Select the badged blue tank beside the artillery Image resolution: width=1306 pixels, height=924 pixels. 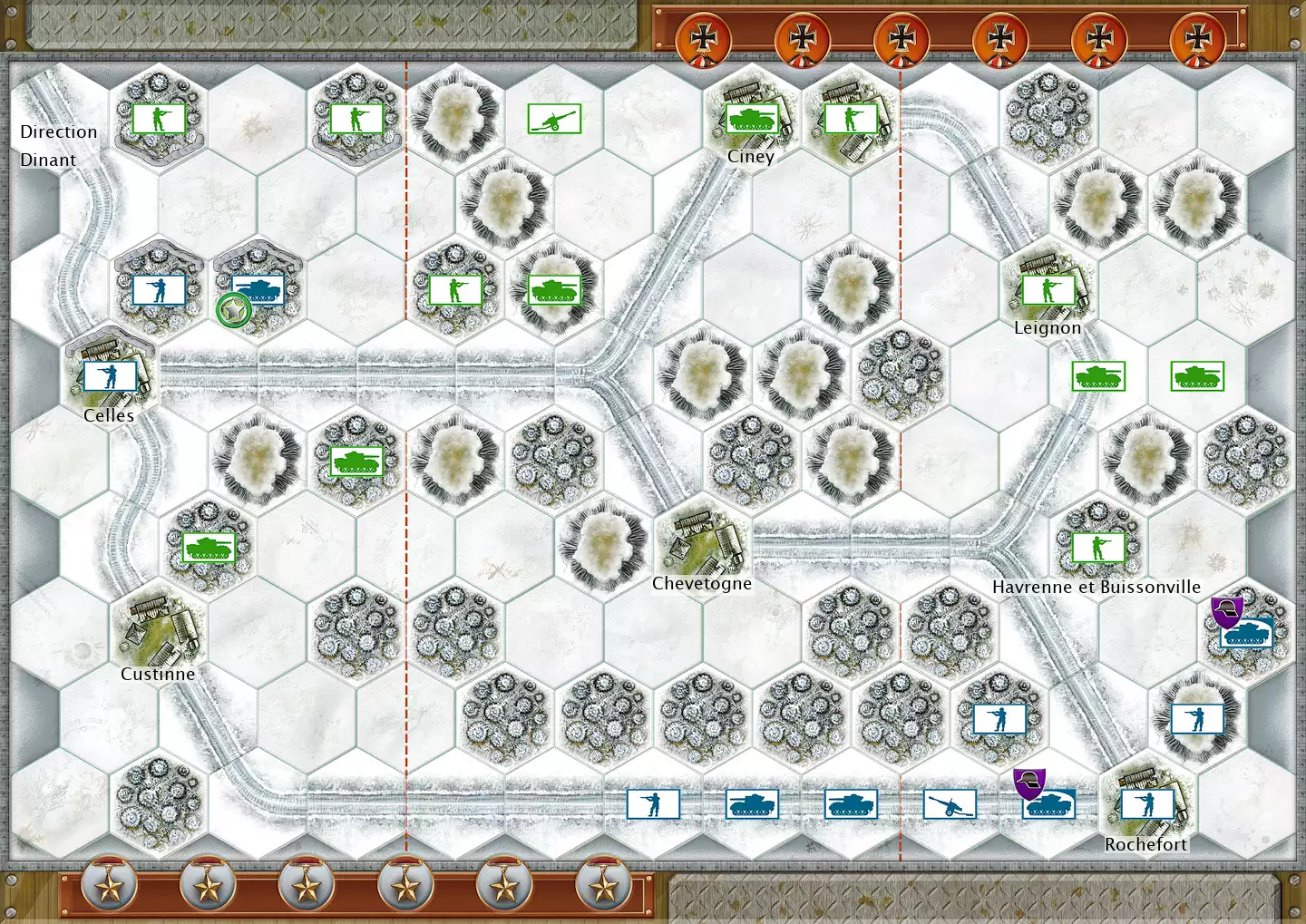coord(1048,804)
